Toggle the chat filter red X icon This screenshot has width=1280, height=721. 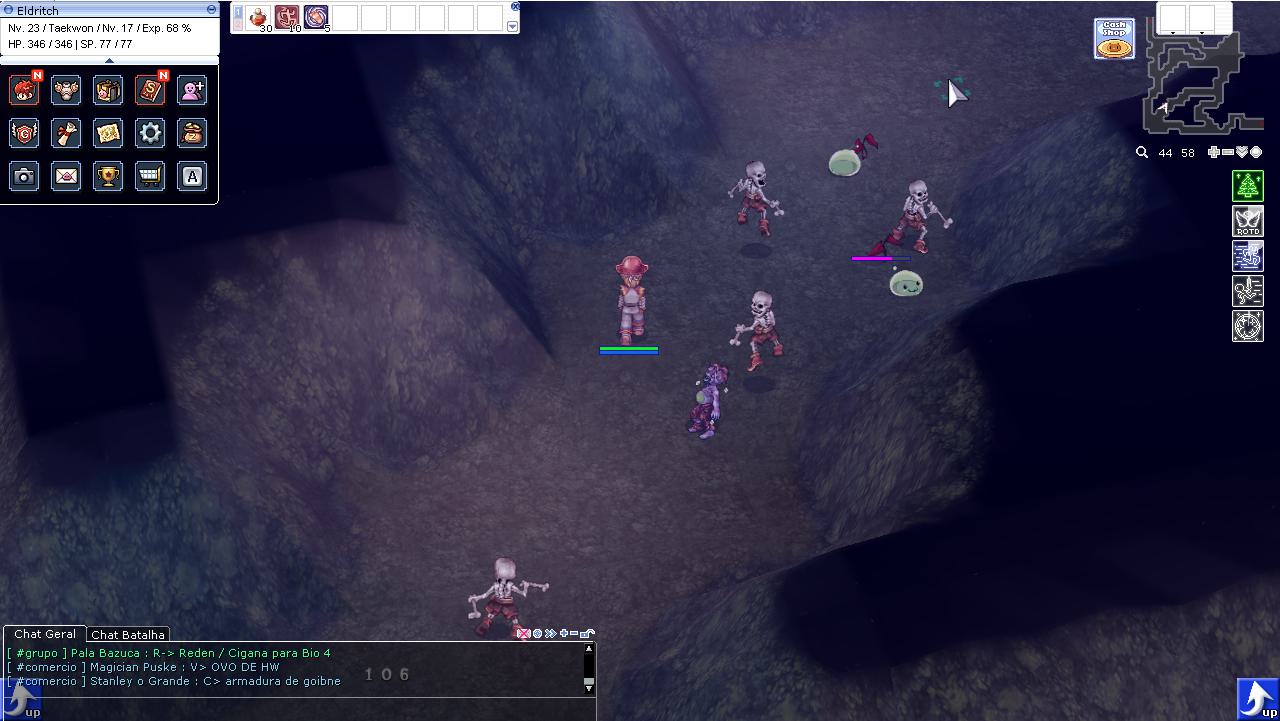523,633
